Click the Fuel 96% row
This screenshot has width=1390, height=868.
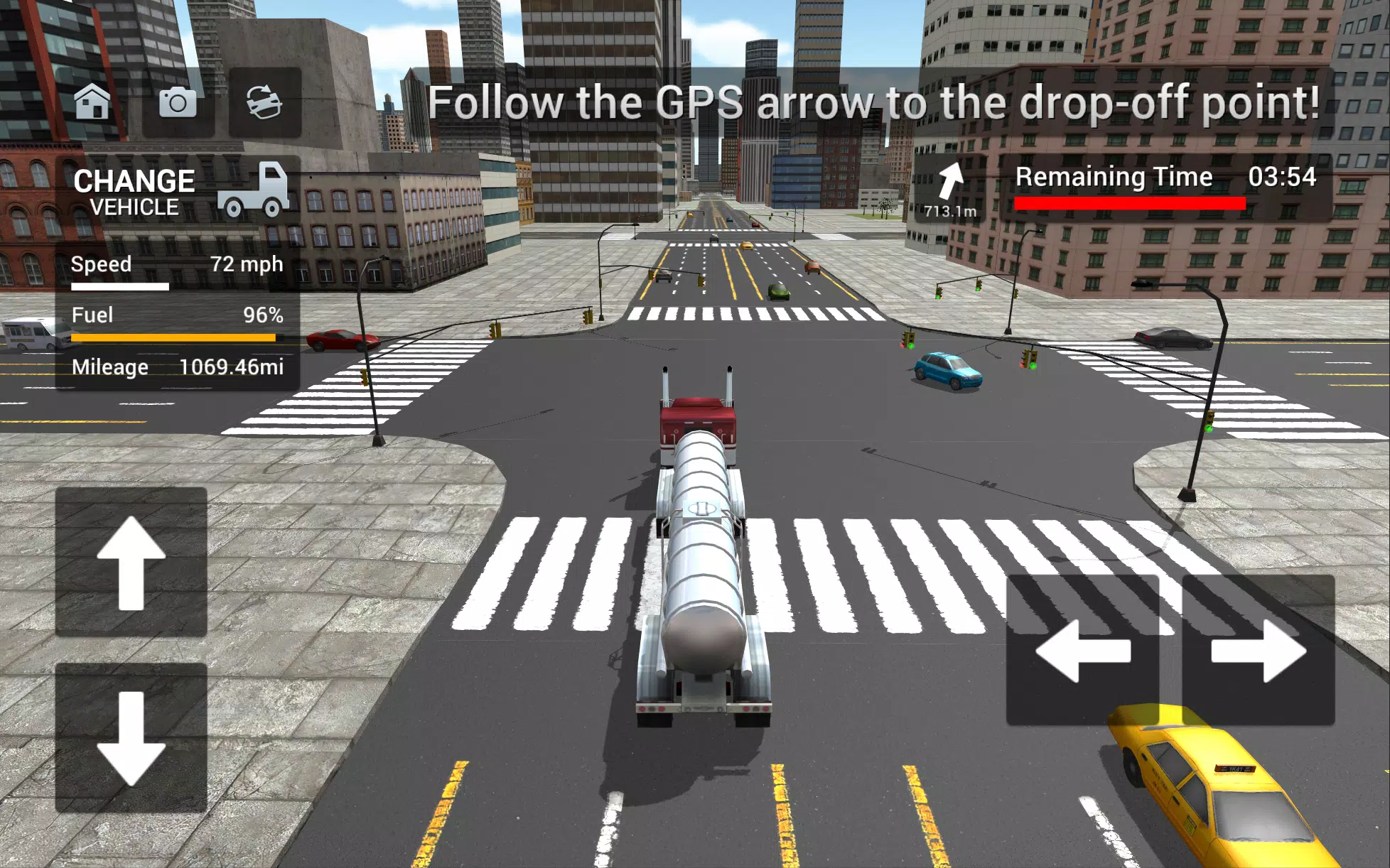176,315
